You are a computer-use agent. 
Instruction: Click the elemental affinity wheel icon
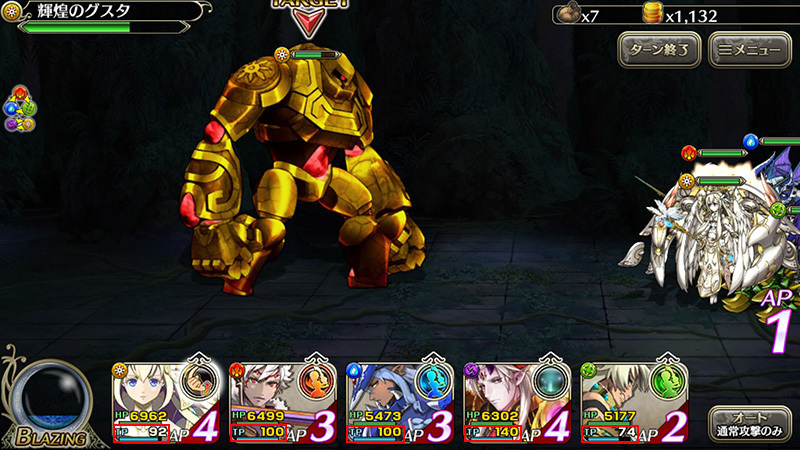[20, 109]
